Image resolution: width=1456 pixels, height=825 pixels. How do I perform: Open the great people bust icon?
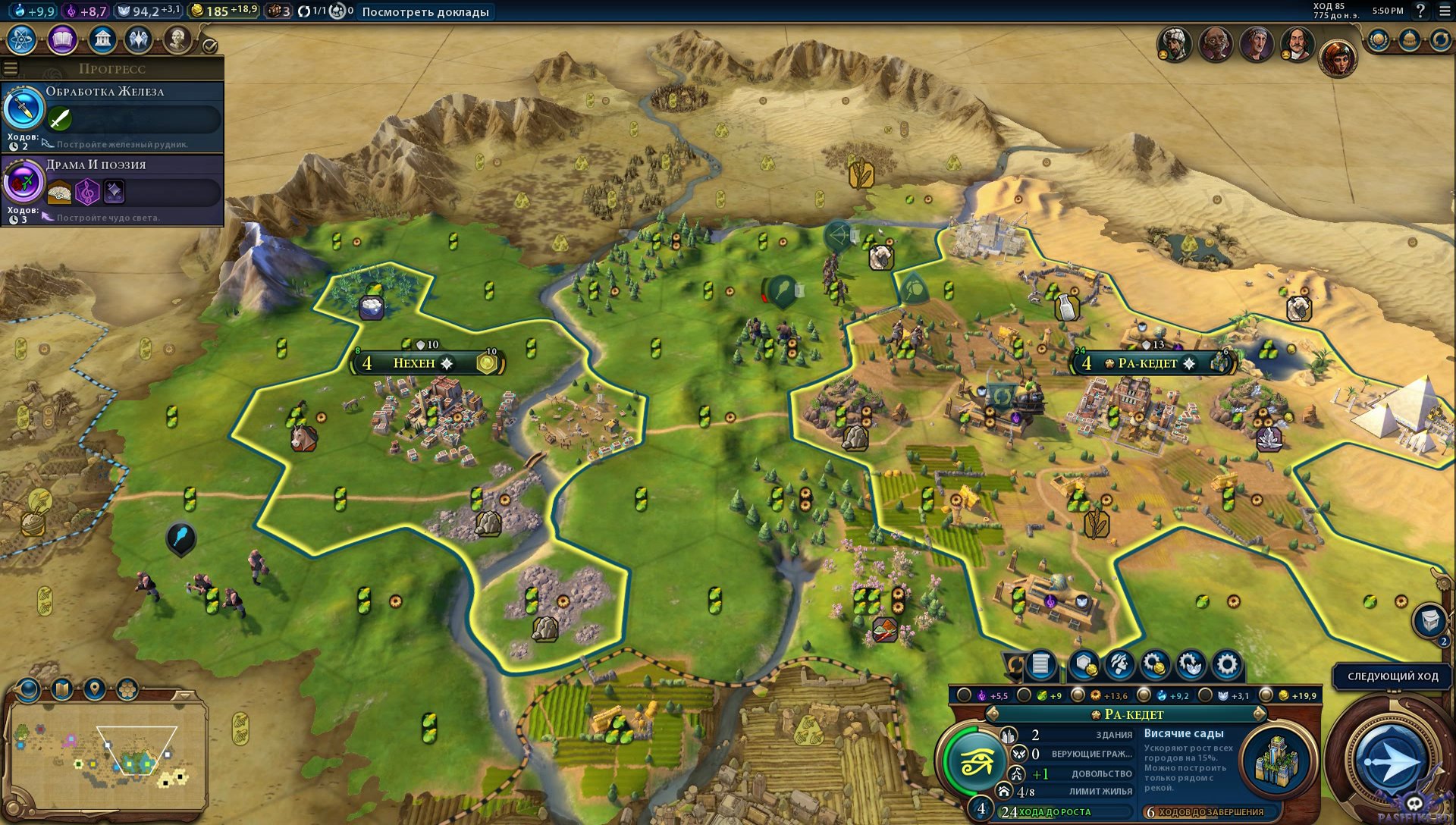[x=177, y=39]
